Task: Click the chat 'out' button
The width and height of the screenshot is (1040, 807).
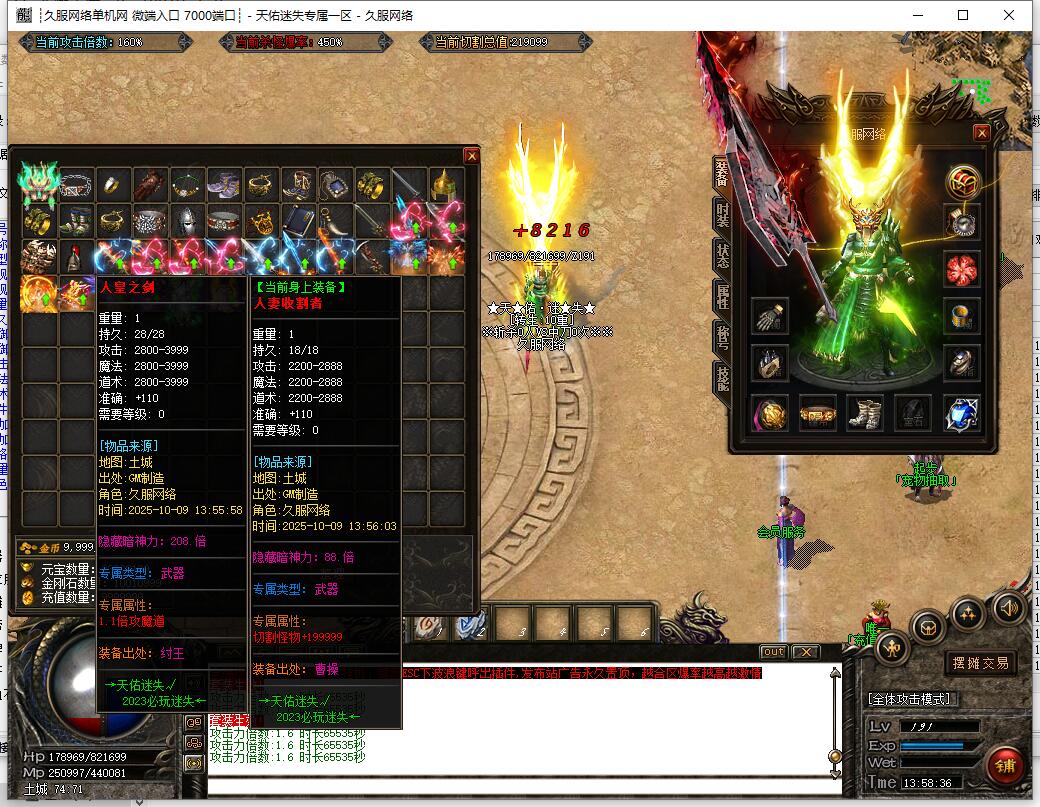Action: tap(773, 652)
